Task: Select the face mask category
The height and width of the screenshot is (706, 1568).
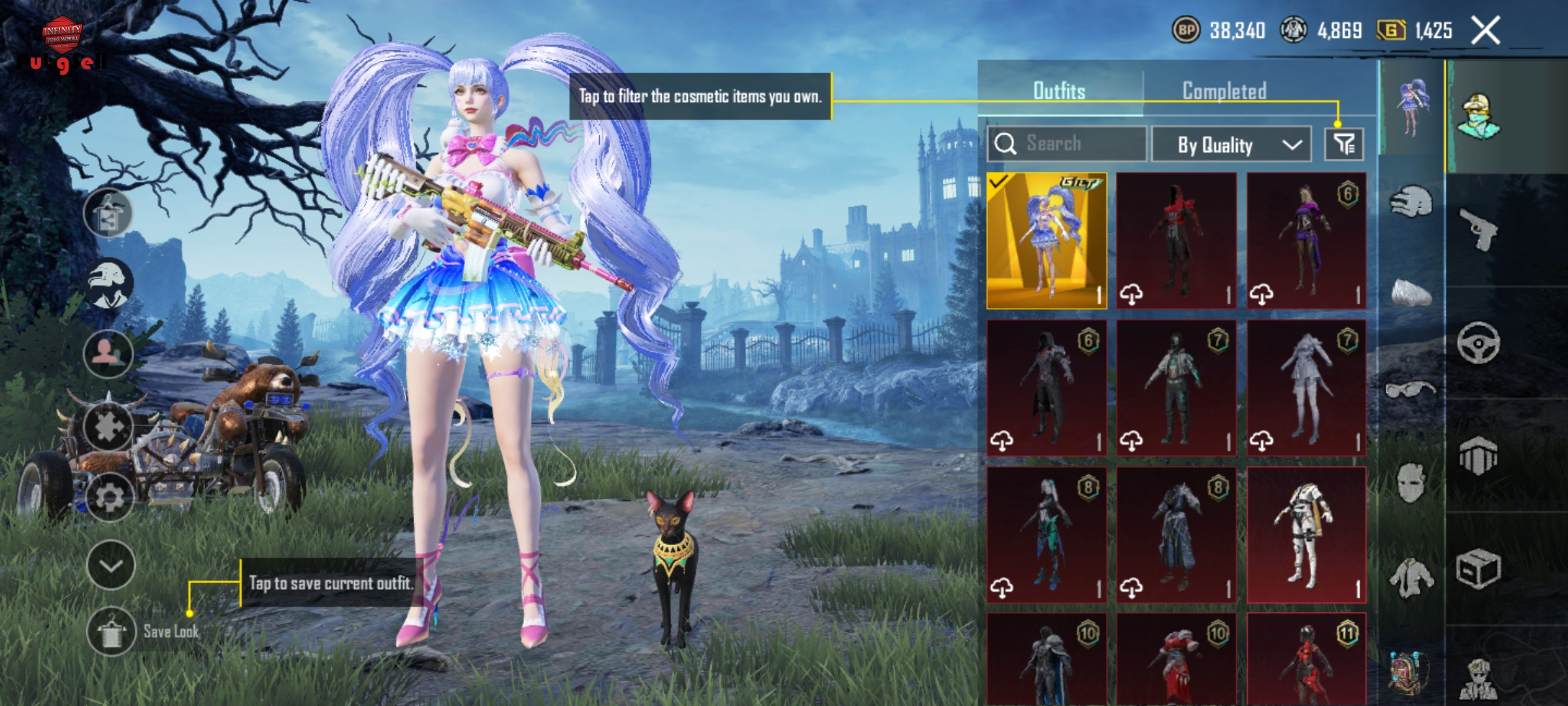Action: point(1411,483)
